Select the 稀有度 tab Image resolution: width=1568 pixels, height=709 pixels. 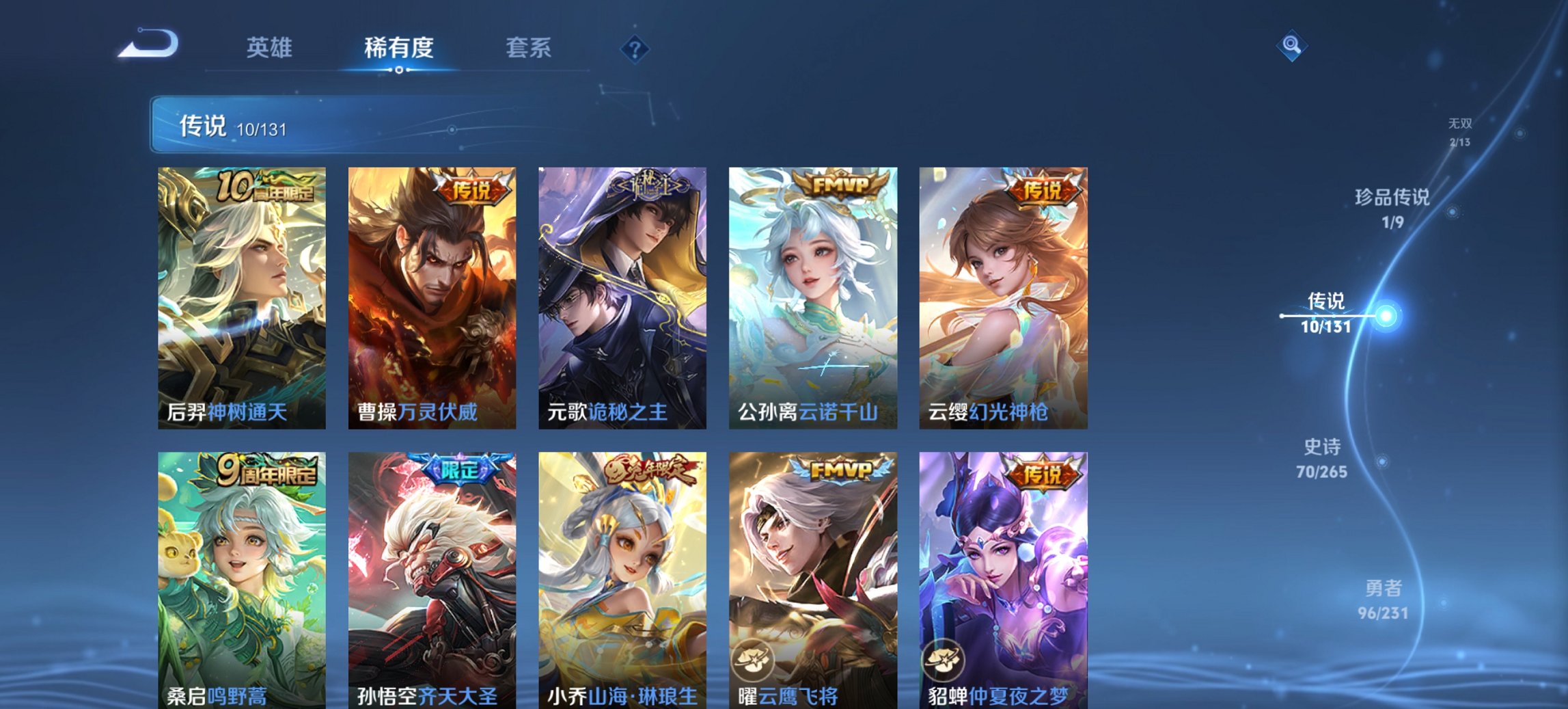400,48
